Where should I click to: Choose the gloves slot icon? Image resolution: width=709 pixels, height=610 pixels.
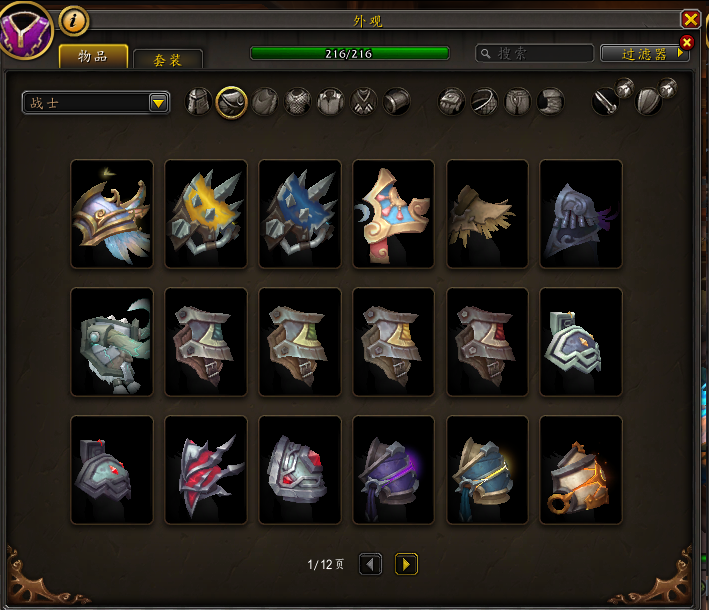coord(453,101)
